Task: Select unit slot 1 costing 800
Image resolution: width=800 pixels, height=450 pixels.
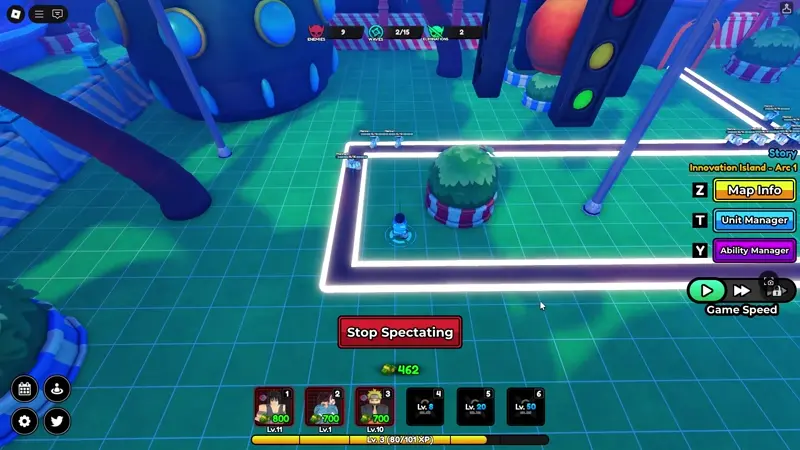Action: pos(273,407)
